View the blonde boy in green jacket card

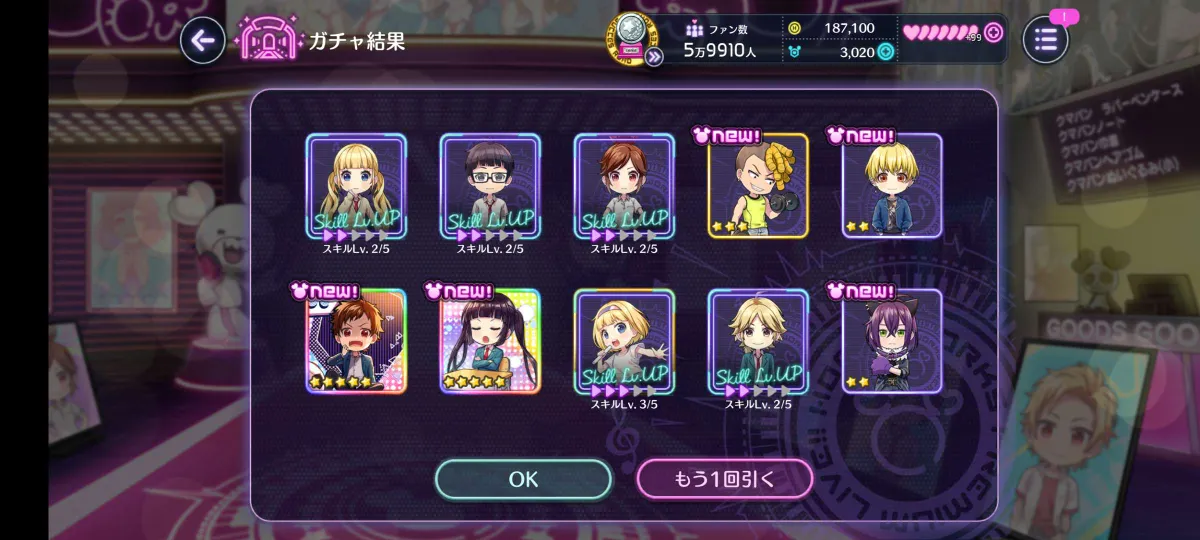(758, 341)
